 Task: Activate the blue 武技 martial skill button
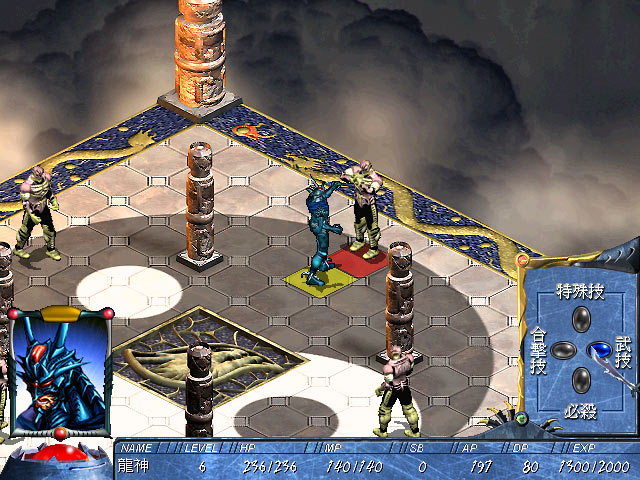600,350
